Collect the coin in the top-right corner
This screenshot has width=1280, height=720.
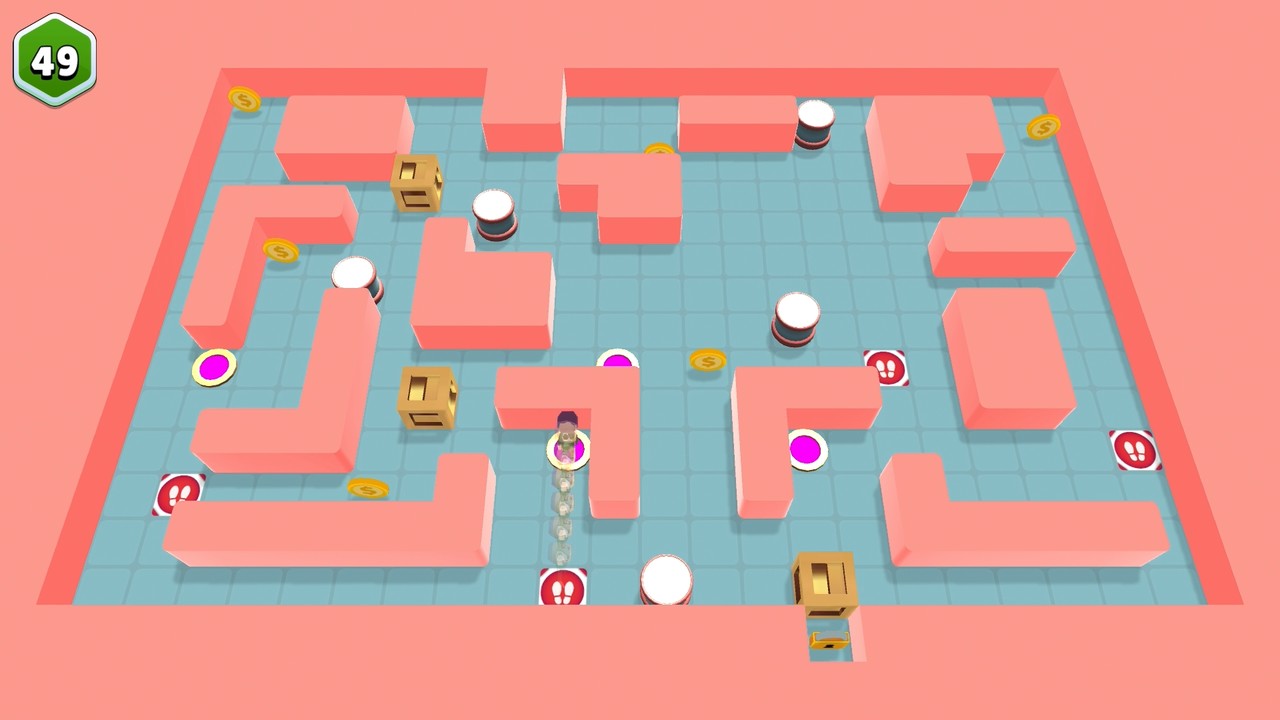[x=1045, y=127]
